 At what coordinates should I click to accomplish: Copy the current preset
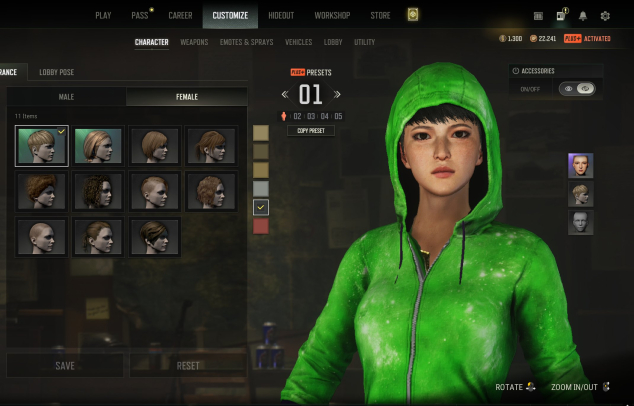click(x=310, y=131)
